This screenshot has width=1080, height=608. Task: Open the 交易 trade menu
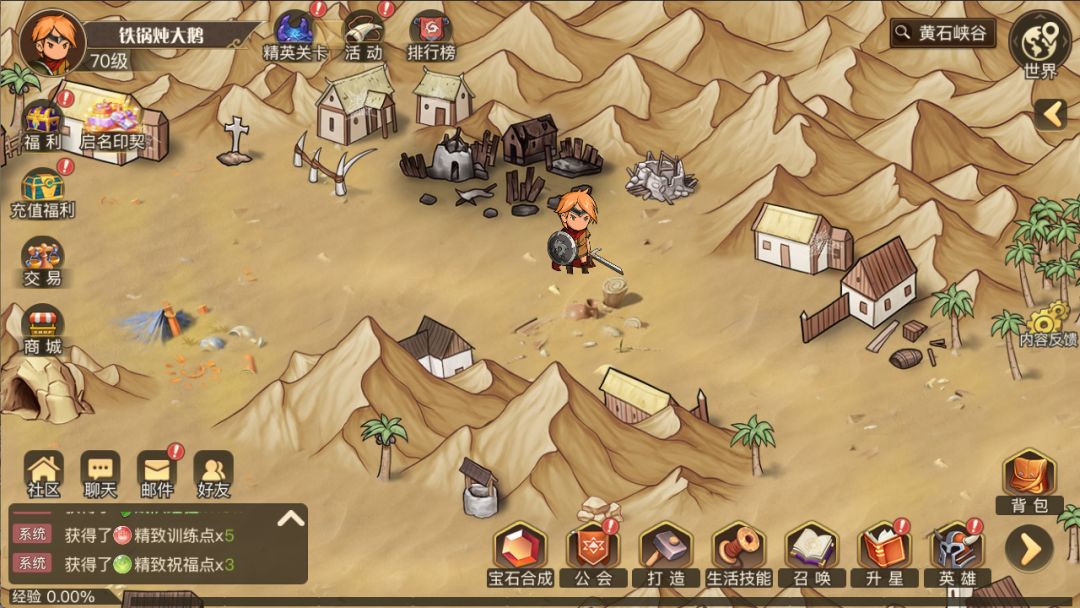coord(43,262)
